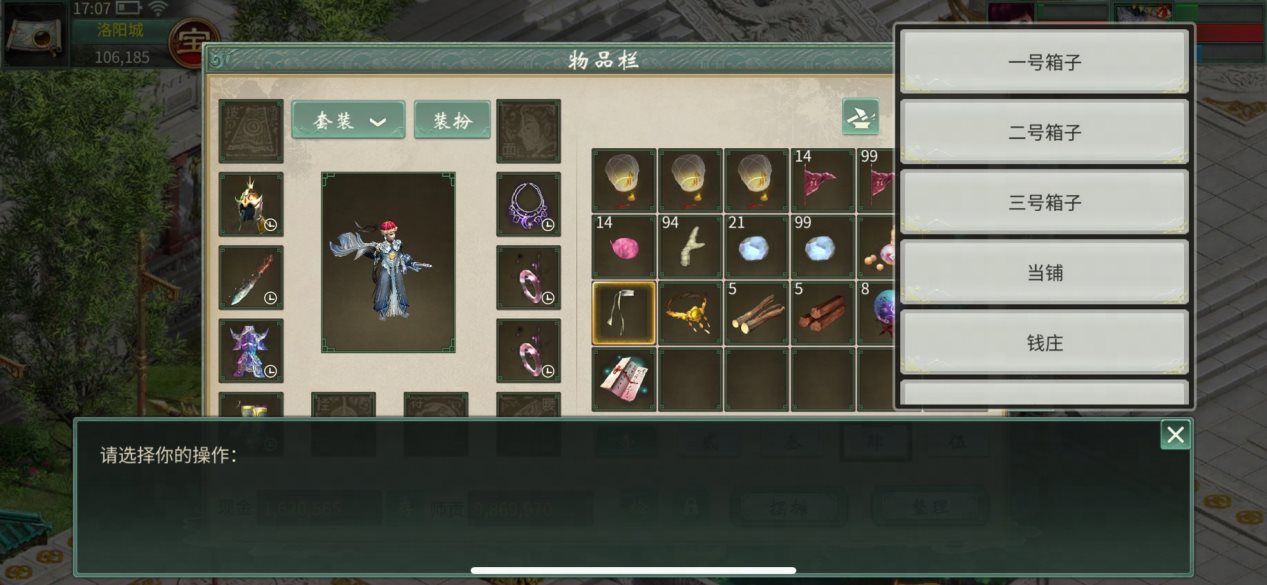The image size is (1267, 585).
Task: Close the operation dialog with the X
Action: click(x=1175, y=434)
